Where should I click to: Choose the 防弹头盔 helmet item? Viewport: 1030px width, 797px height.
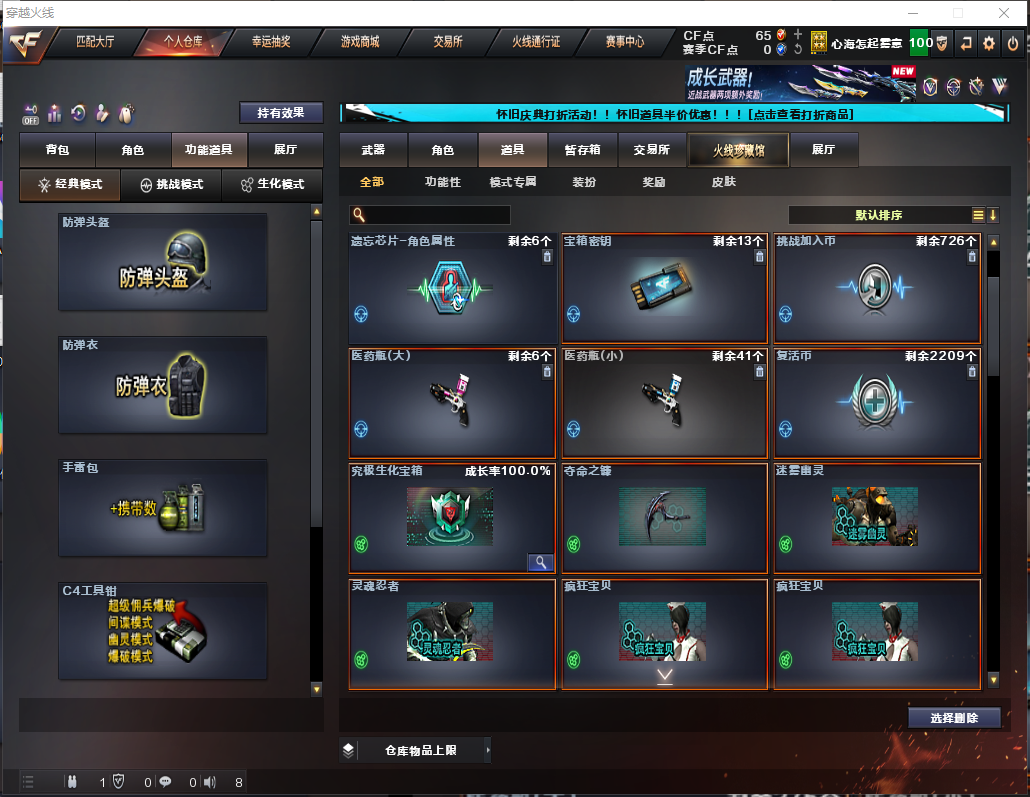click(163, 261)
